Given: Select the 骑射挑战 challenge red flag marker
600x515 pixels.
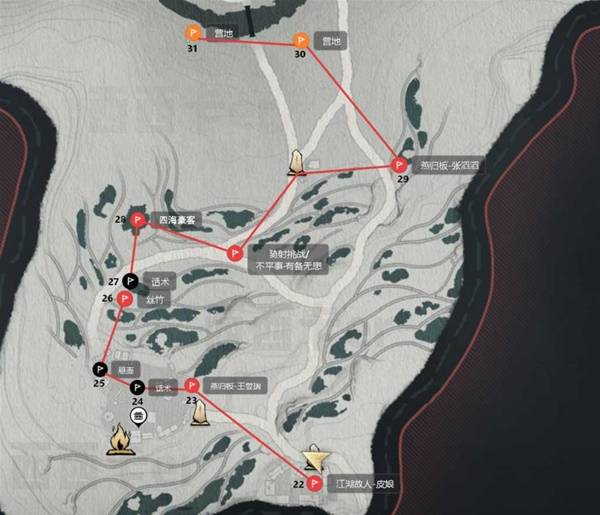Looking at the screenshot, I should pos(235,253).
